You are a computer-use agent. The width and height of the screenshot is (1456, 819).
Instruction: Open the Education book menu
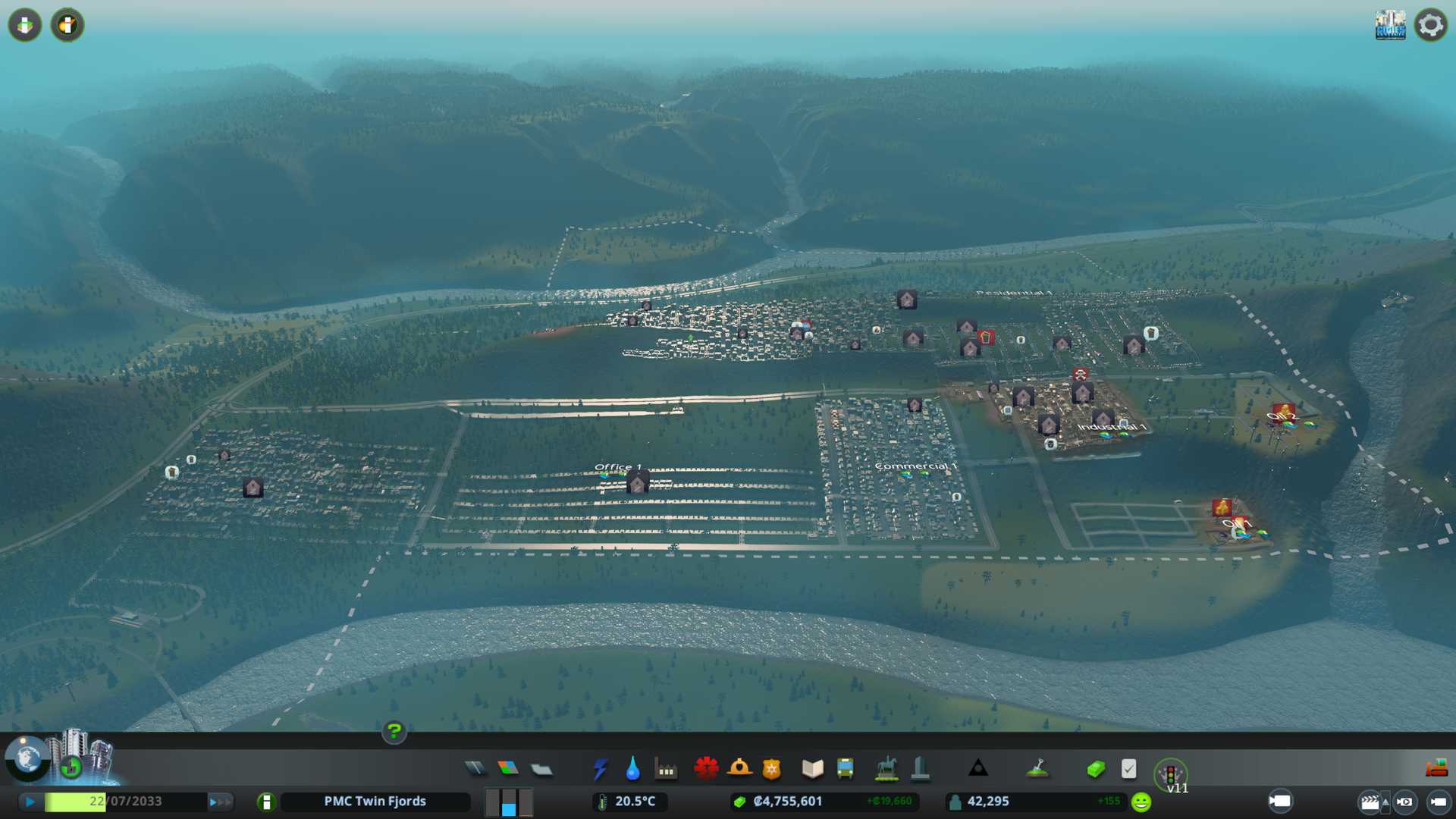coord(812,769)
